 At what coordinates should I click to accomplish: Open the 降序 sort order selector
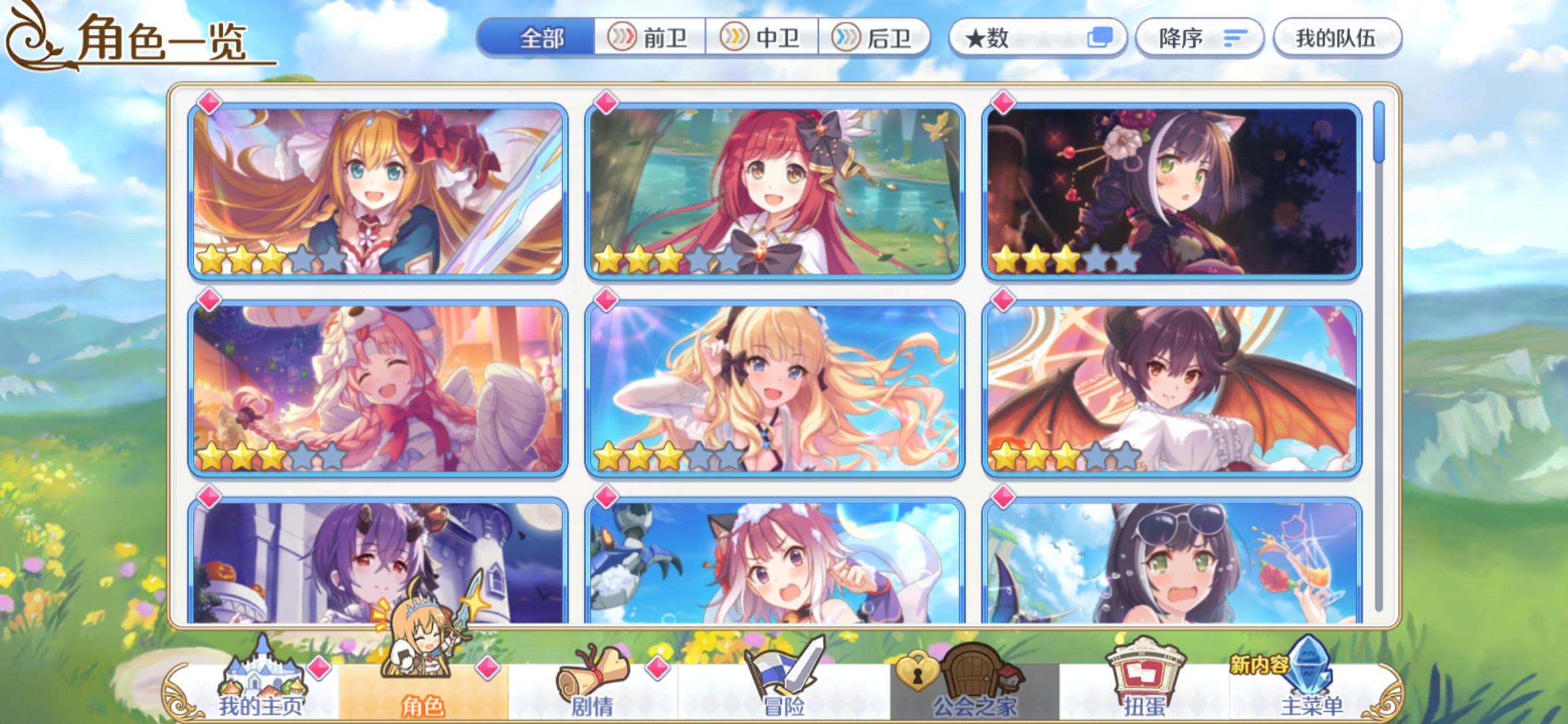tap(1199, 38)
